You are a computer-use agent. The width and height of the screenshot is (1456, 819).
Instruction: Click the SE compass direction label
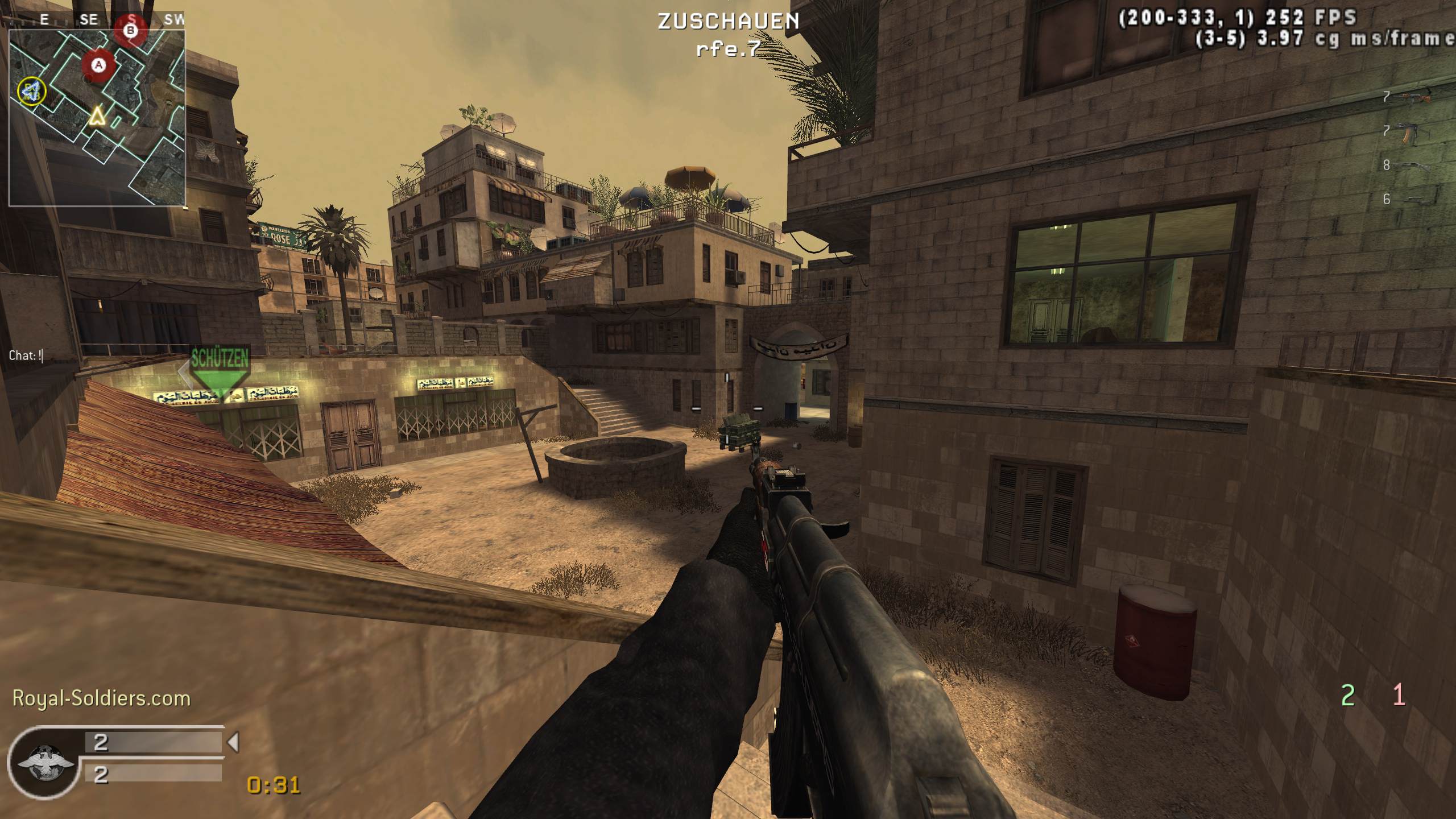click(89, 19)
